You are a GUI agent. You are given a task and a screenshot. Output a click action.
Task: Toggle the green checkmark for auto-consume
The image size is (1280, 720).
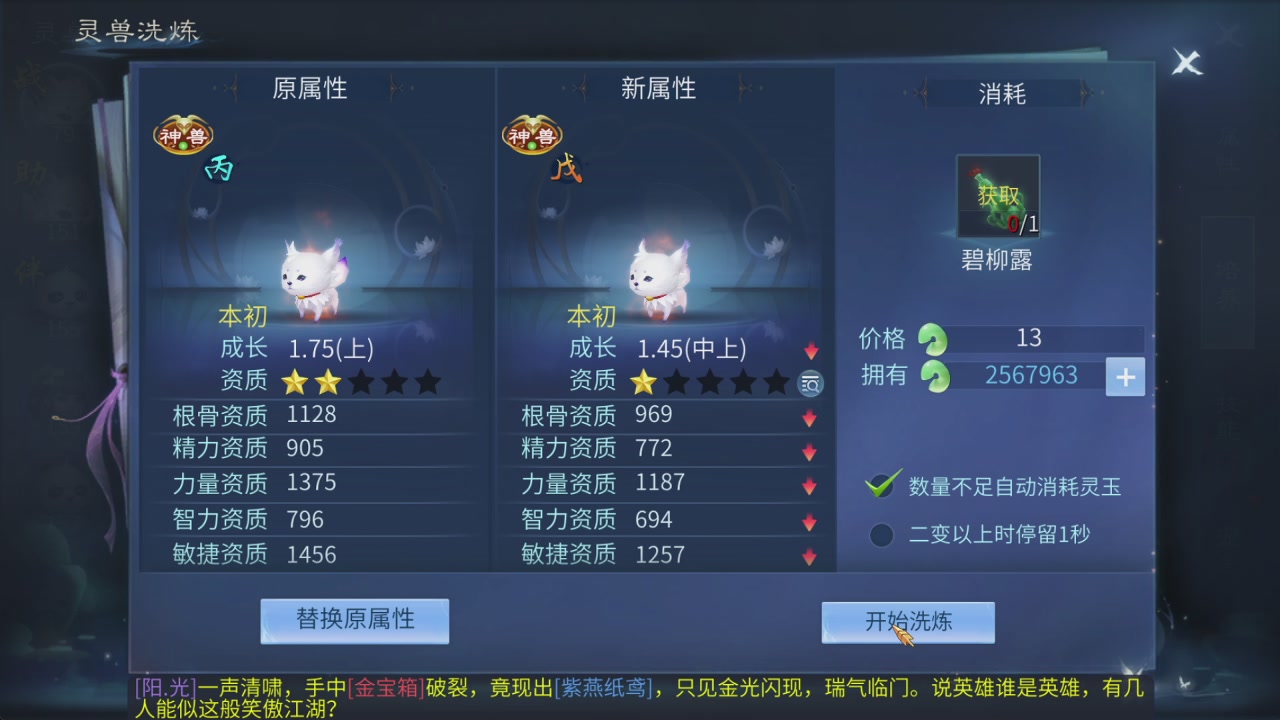point(880,485)
